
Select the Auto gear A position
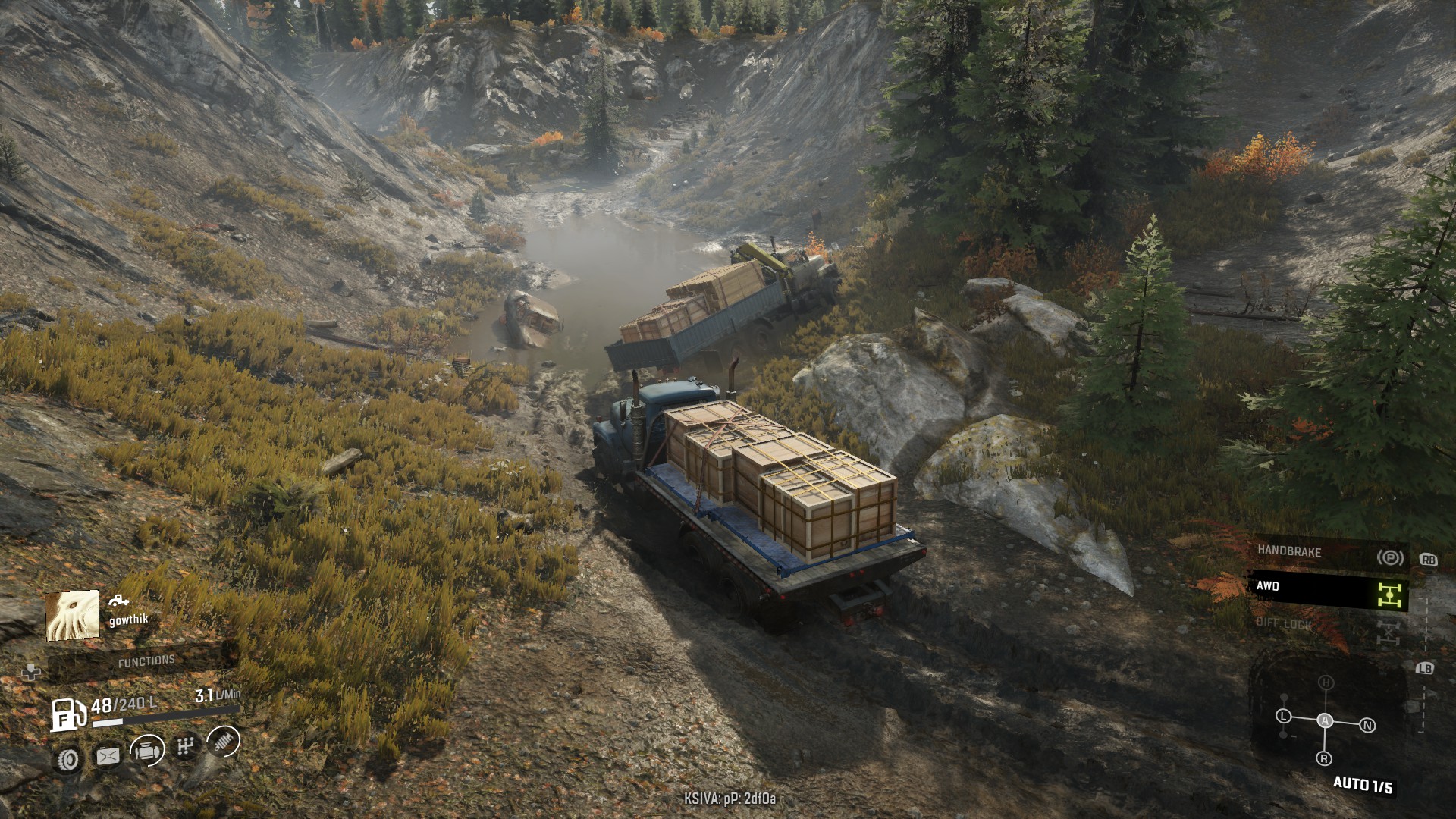(1325, 720)
